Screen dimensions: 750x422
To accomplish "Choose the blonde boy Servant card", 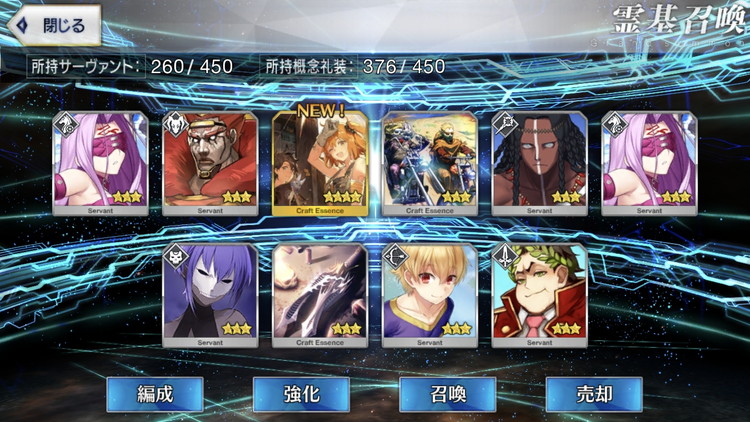I will coord(430,295).
